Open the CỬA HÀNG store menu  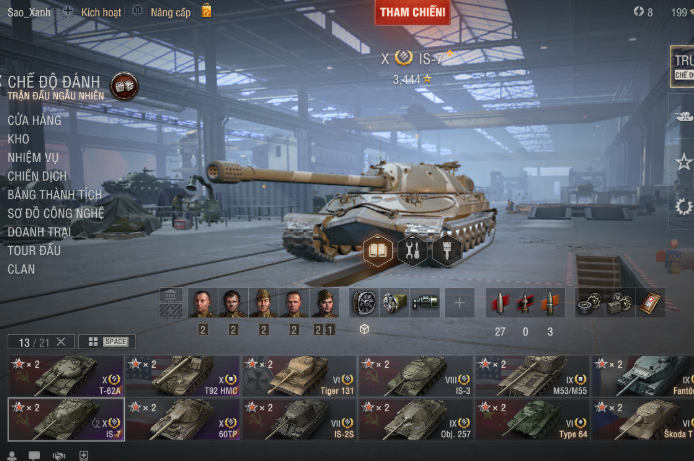point(34,120)
